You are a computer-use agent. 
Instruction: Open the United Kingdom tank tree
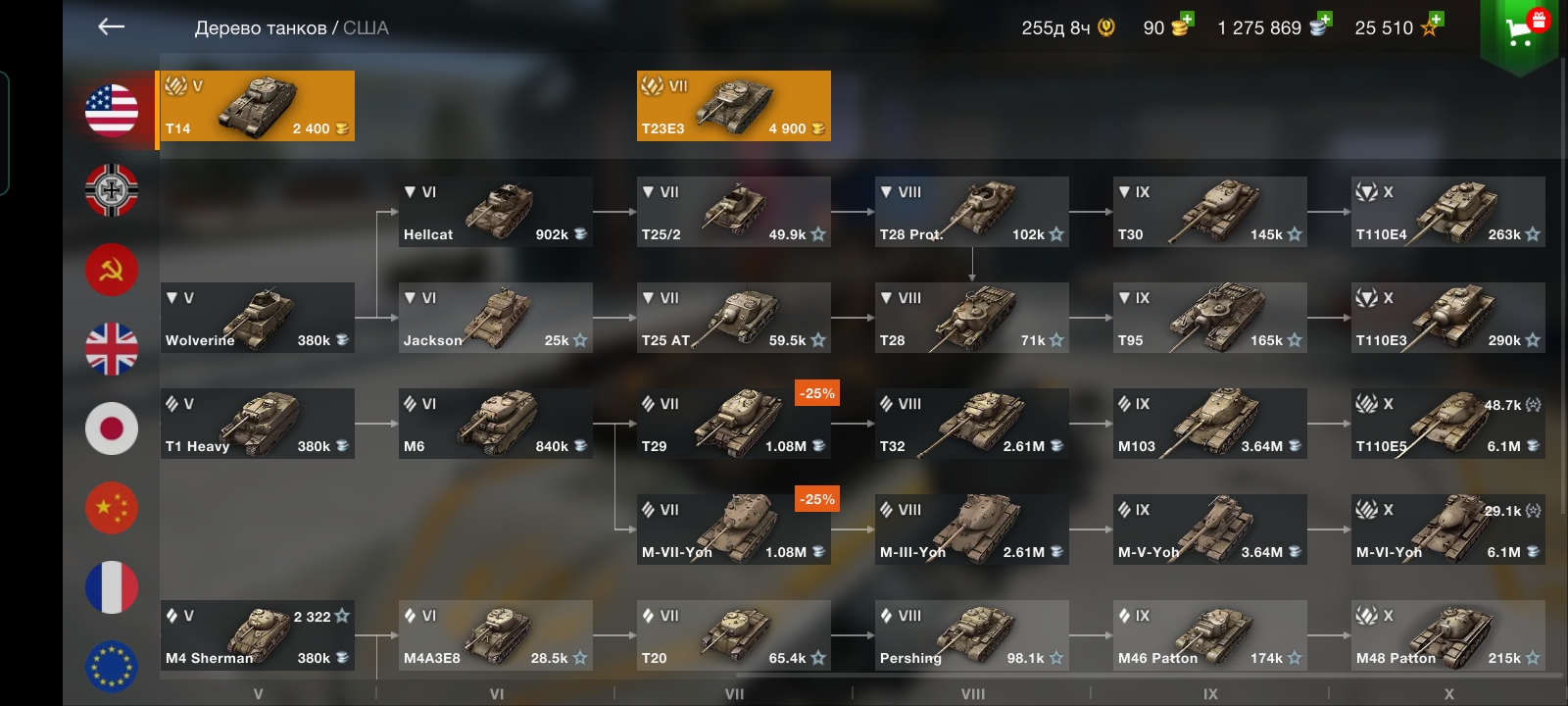point(112,349)
